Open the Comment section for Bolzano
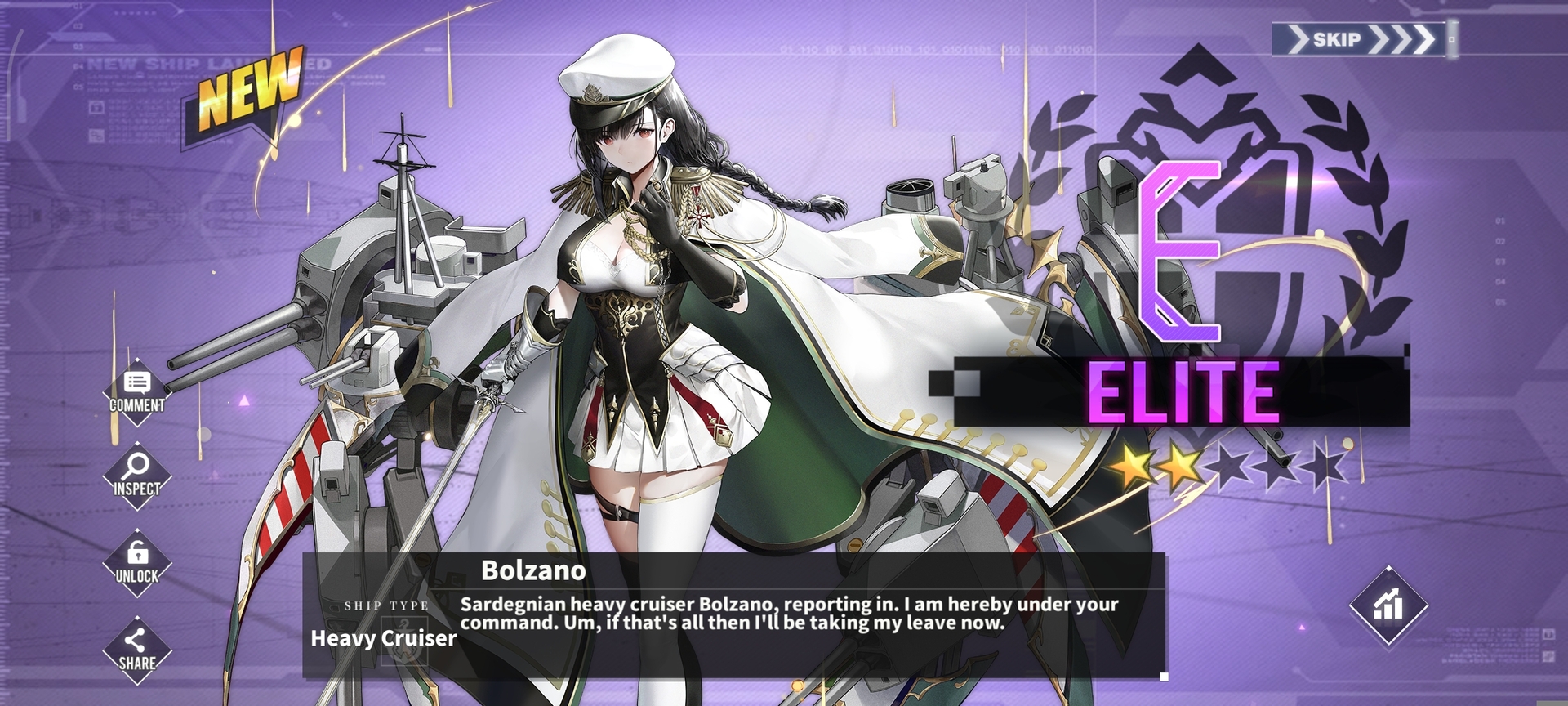The image size is (1568, 706). pyautogui.click(x=137, y=392)
